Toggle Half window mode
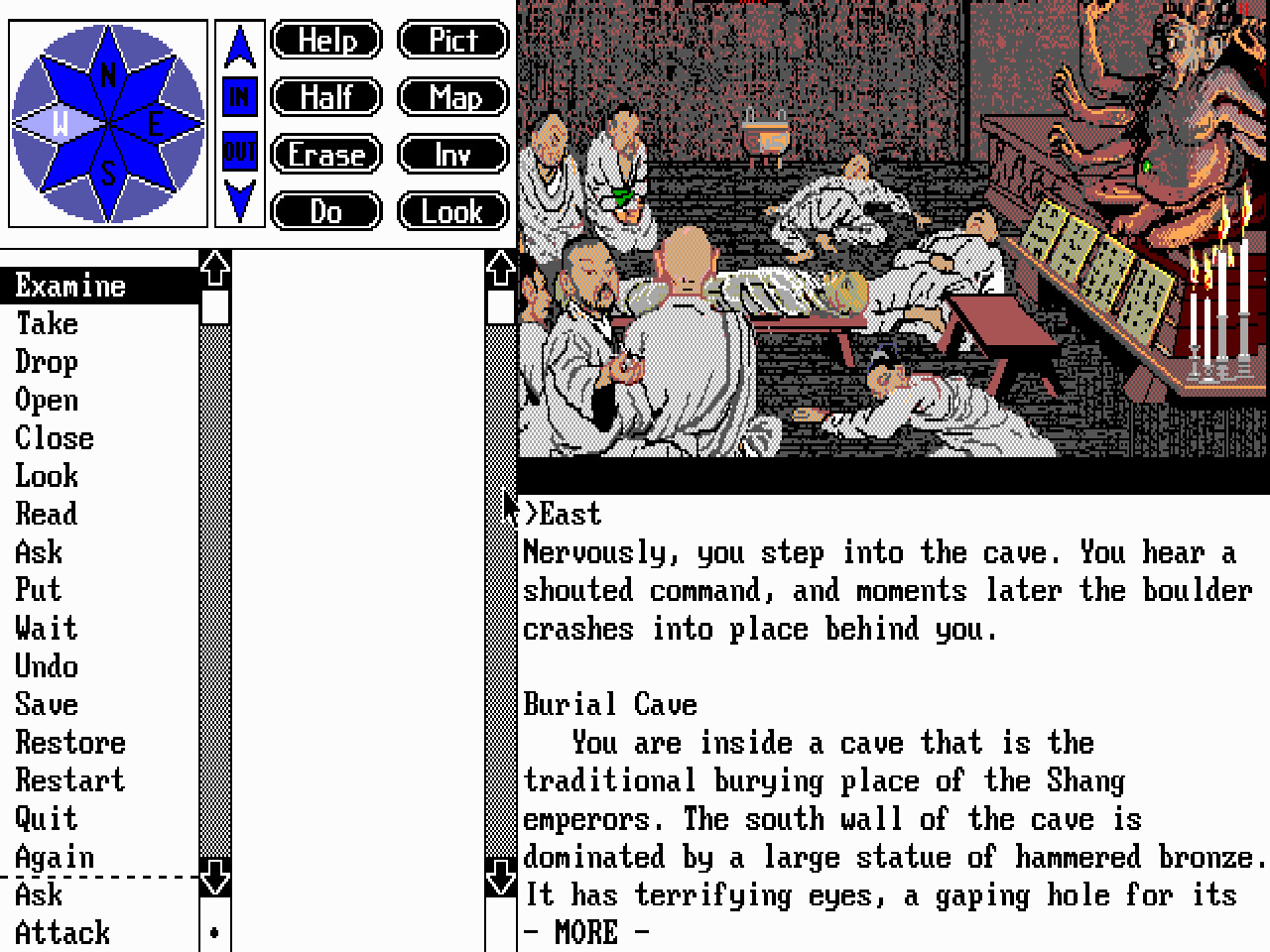The image size is (1270, 952). coord(325,97)
